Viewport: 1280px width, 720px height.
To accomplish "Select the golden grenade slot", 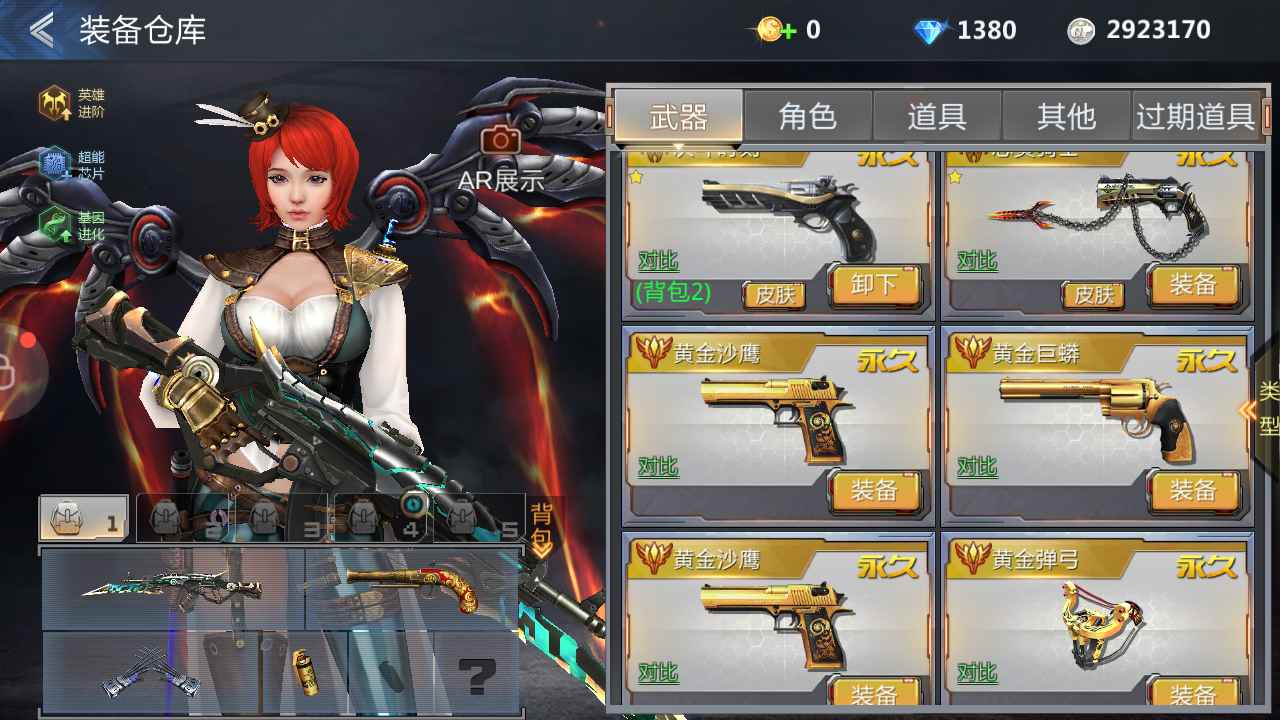I will pyautogui.click(x=303, y=671).
